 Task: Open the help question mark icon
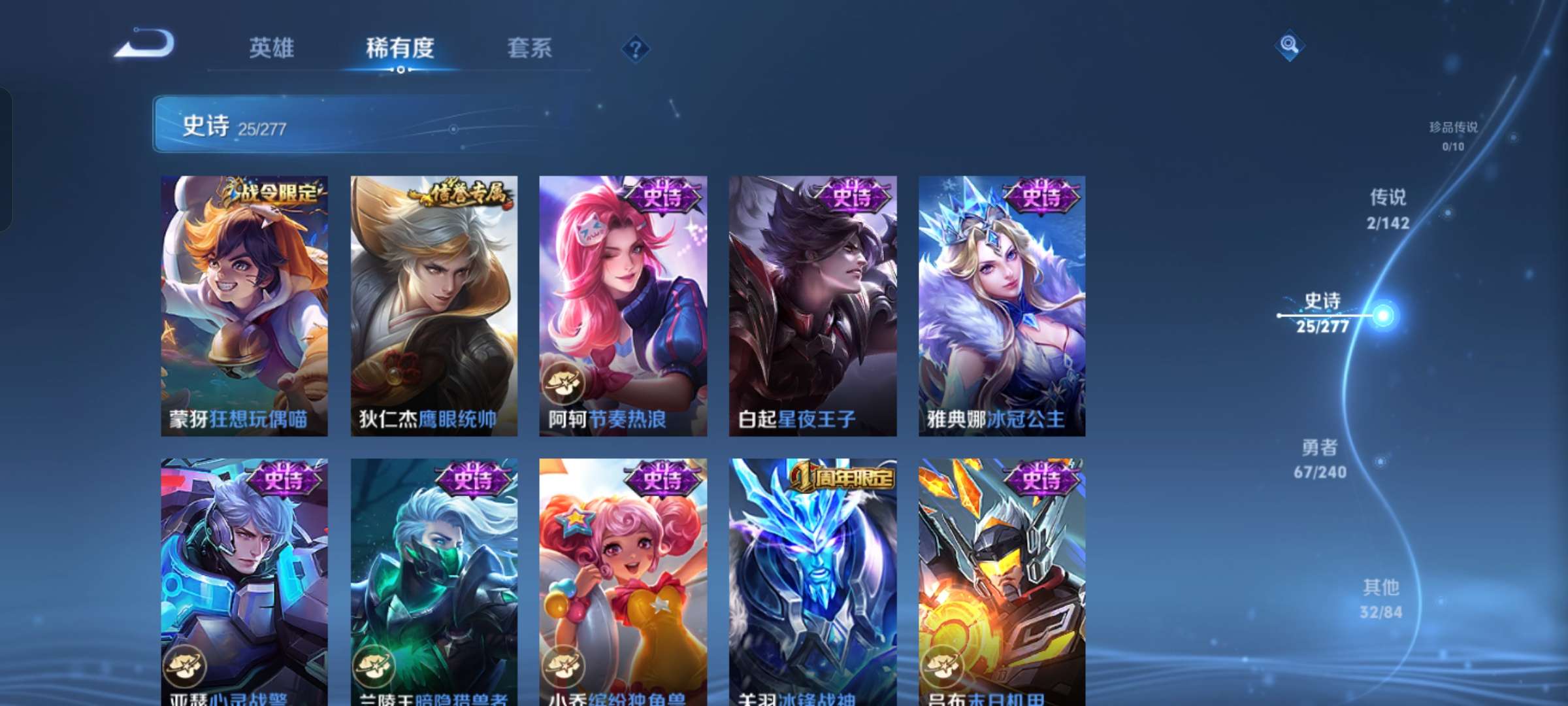coord(636,48)
